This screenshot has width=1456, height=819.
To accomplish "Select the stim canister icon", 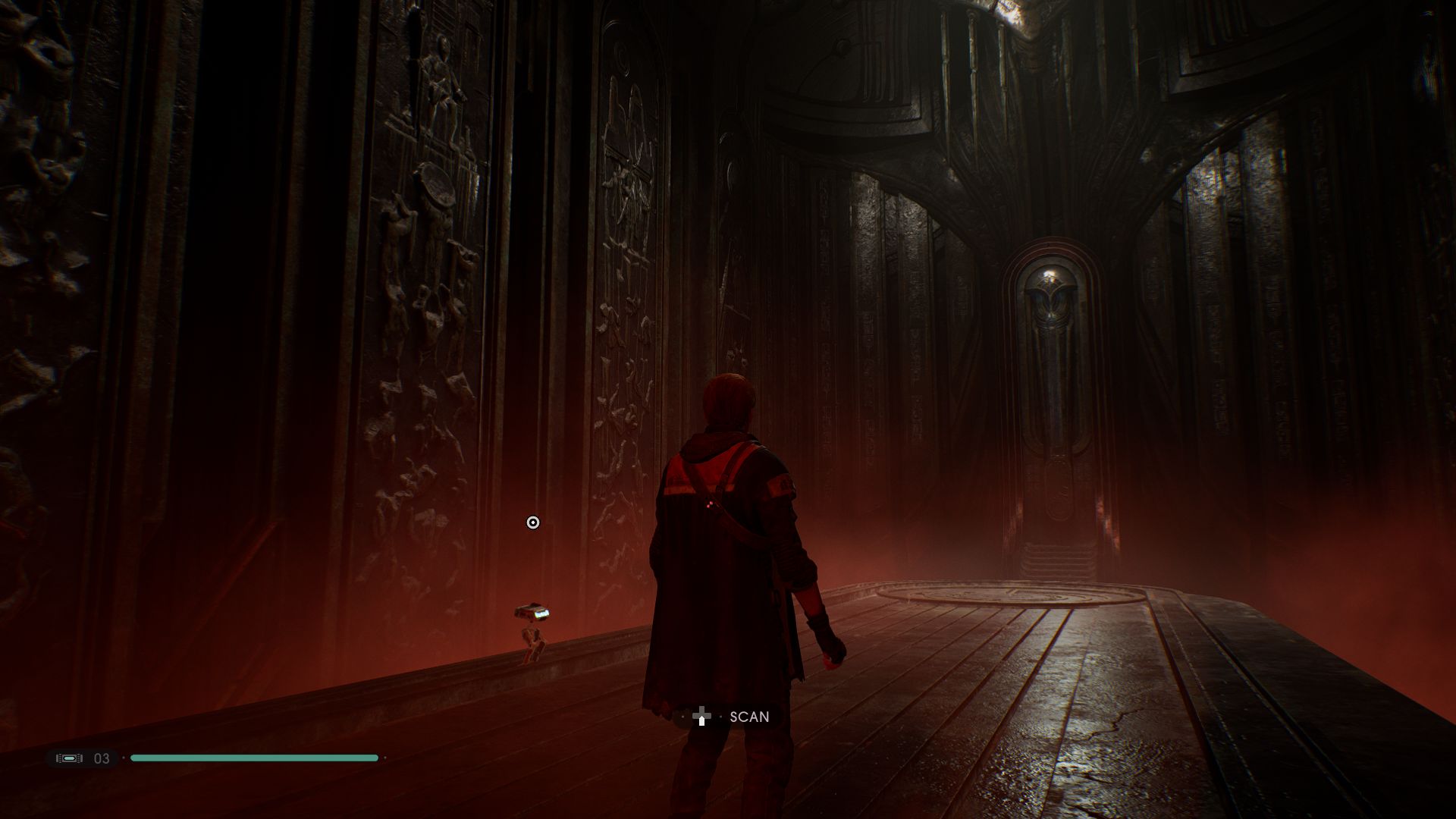I will point(69,758).
